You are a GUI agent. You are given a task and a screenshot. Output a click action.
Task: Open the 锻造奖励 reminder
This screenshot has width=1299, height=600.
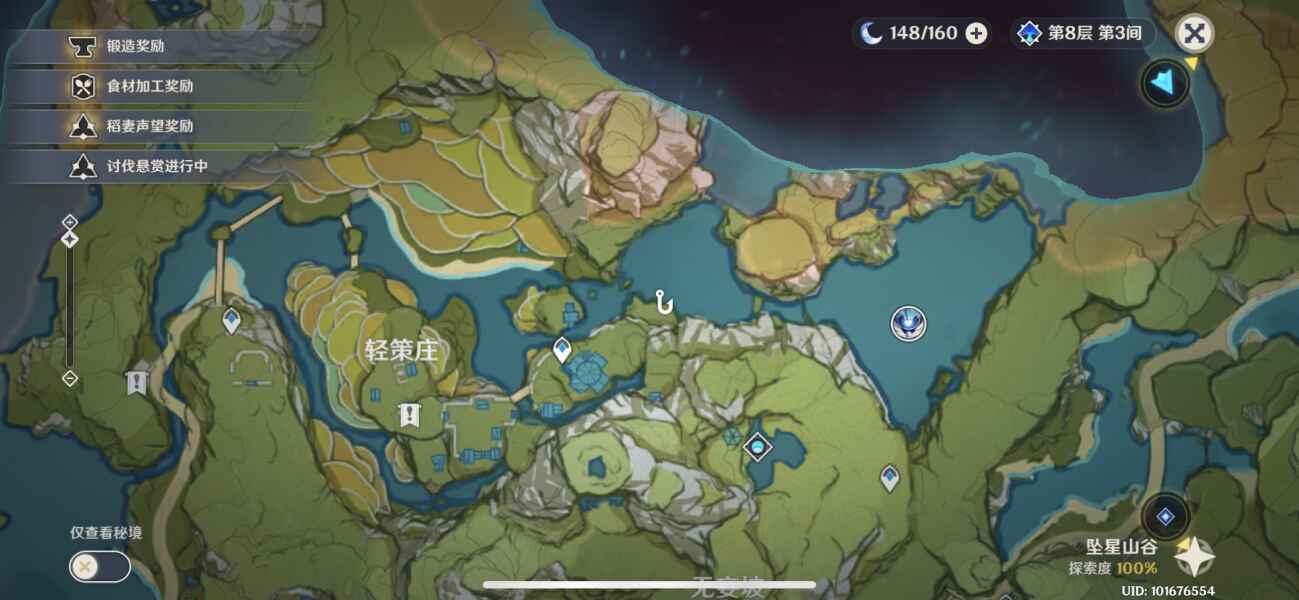(150, 46)
